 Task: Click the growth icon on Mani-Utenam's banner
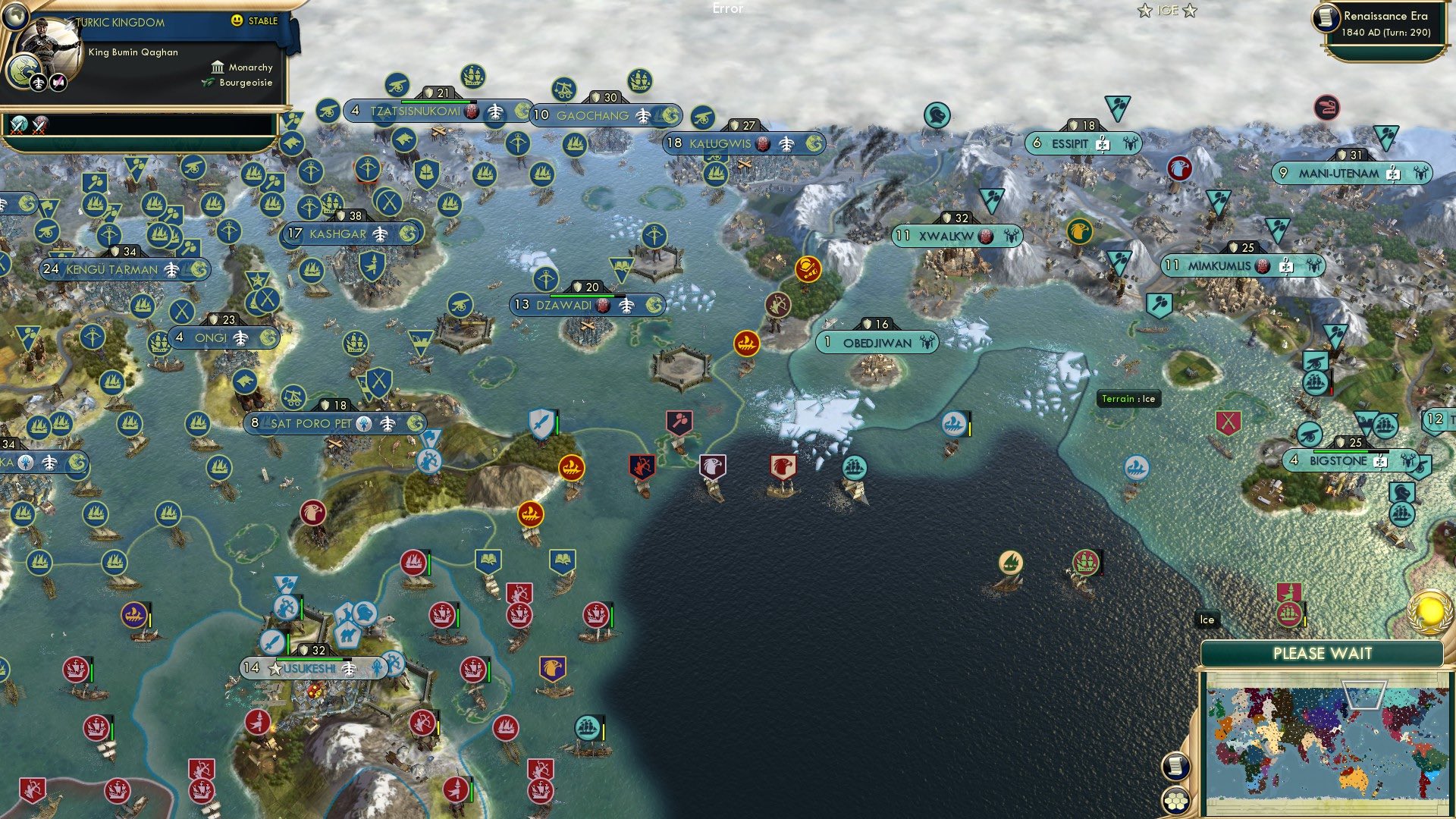1392,174
